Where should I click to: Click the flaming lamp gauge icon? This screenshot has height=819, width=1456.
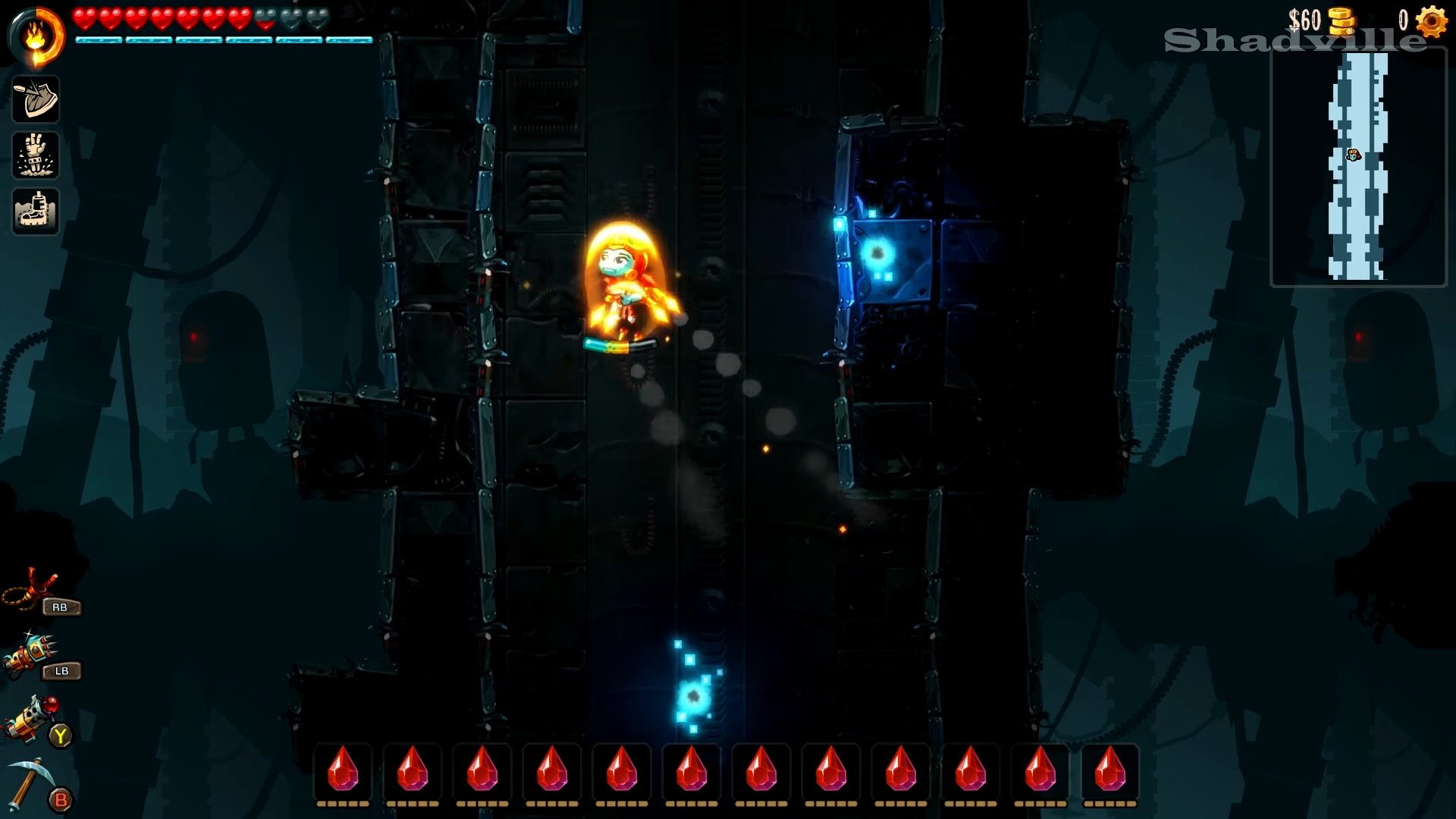(36, 36)
